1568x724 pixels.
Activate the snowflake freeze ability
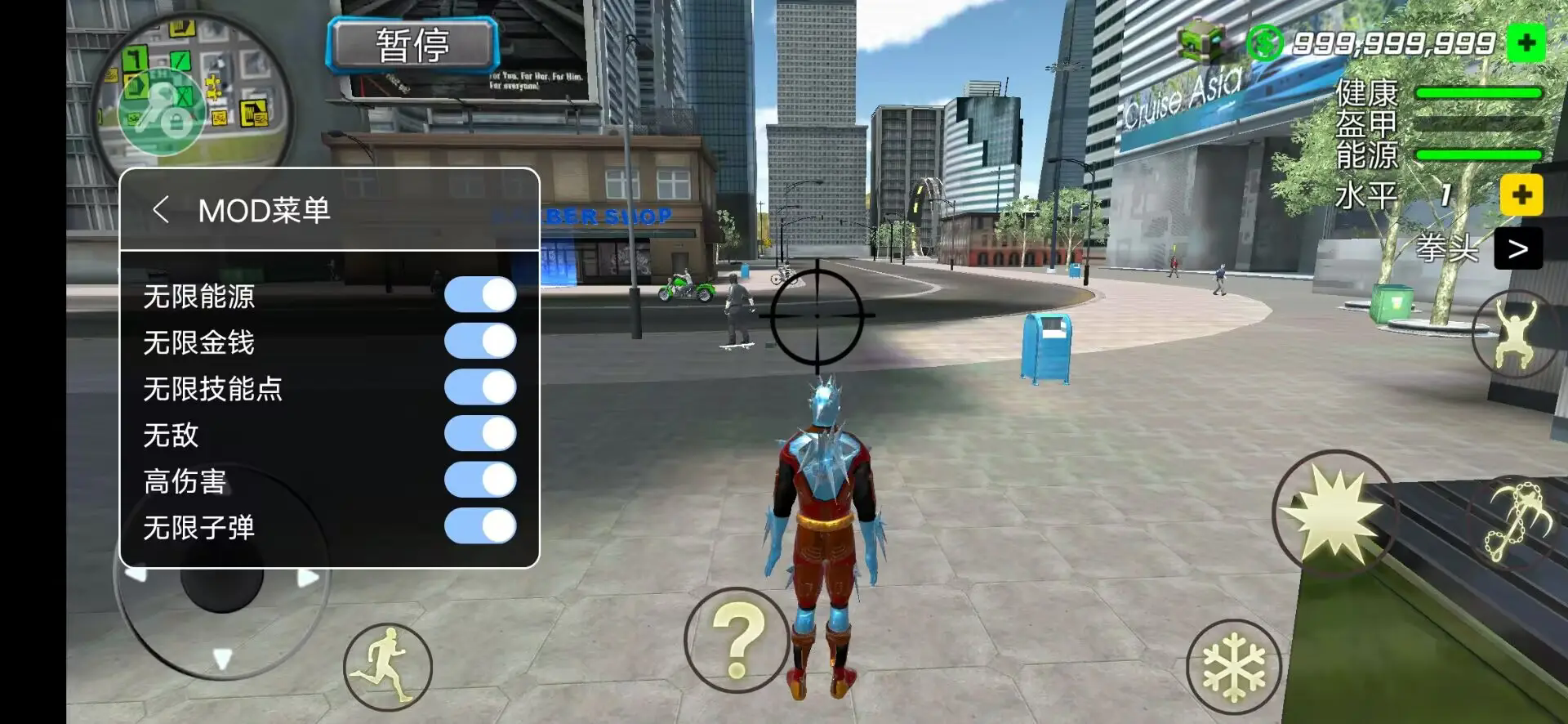click(1234, 666)
